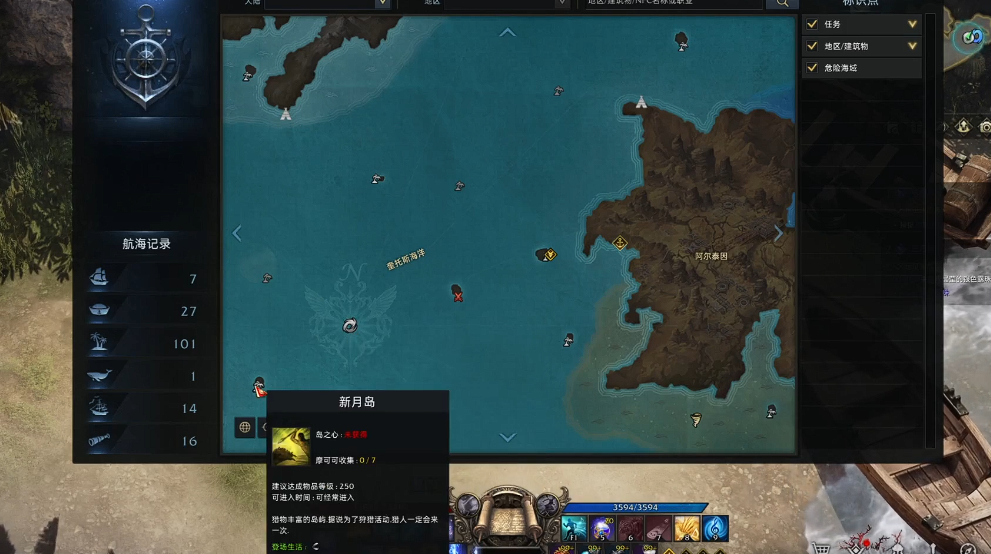
Task: Expand the 任务 filter arrow
Action: point(912,24)
